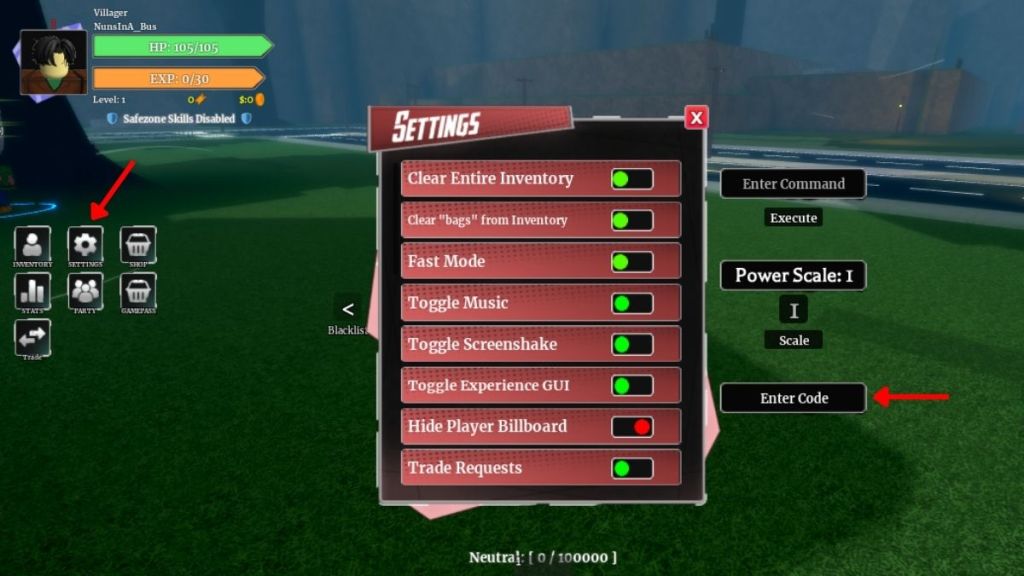Enable Hide Player Billboard toggle
1024x576 pixels.
(x=632, y=427)
